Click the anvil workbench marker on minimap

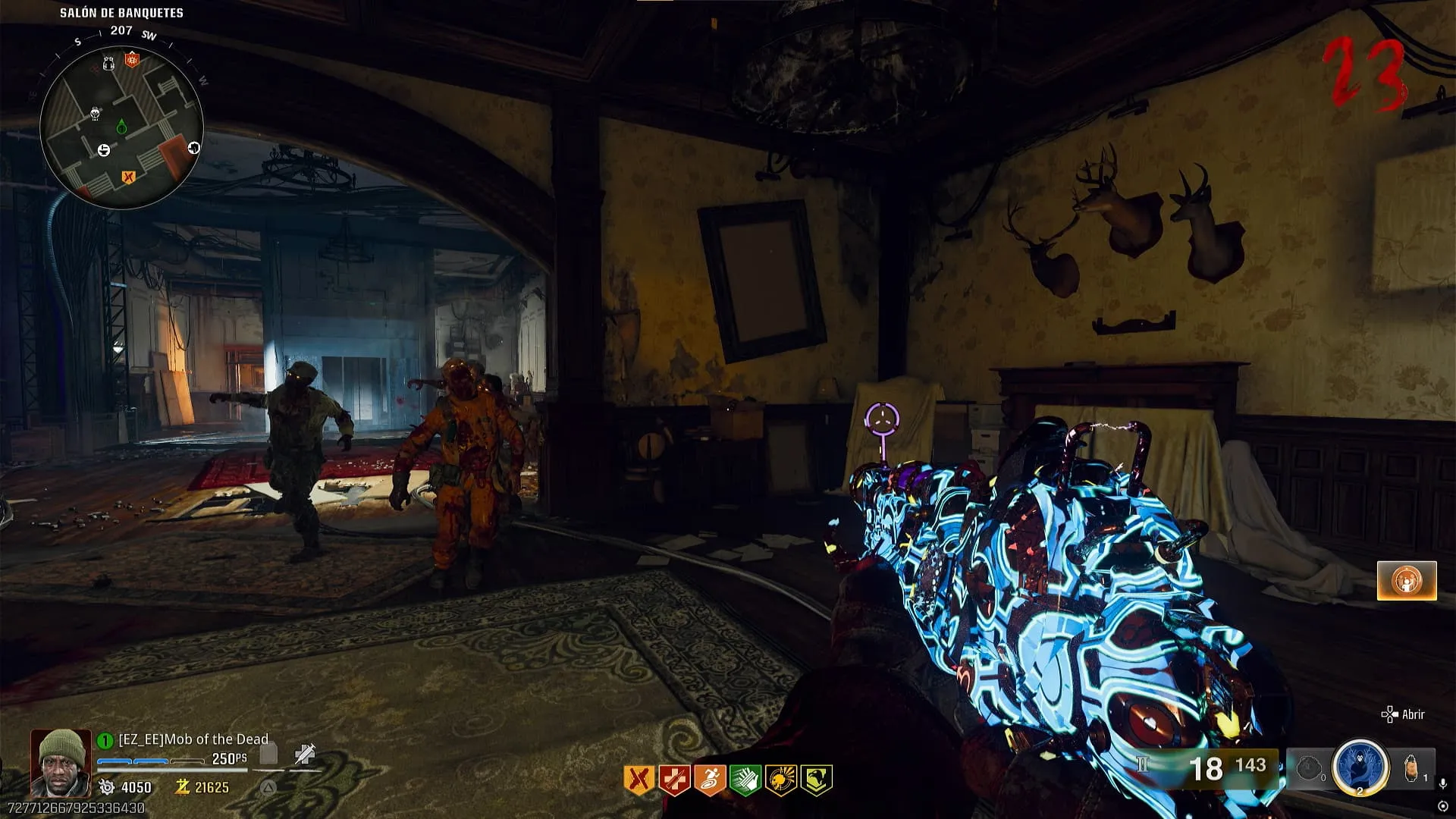(x=104, y=150)
